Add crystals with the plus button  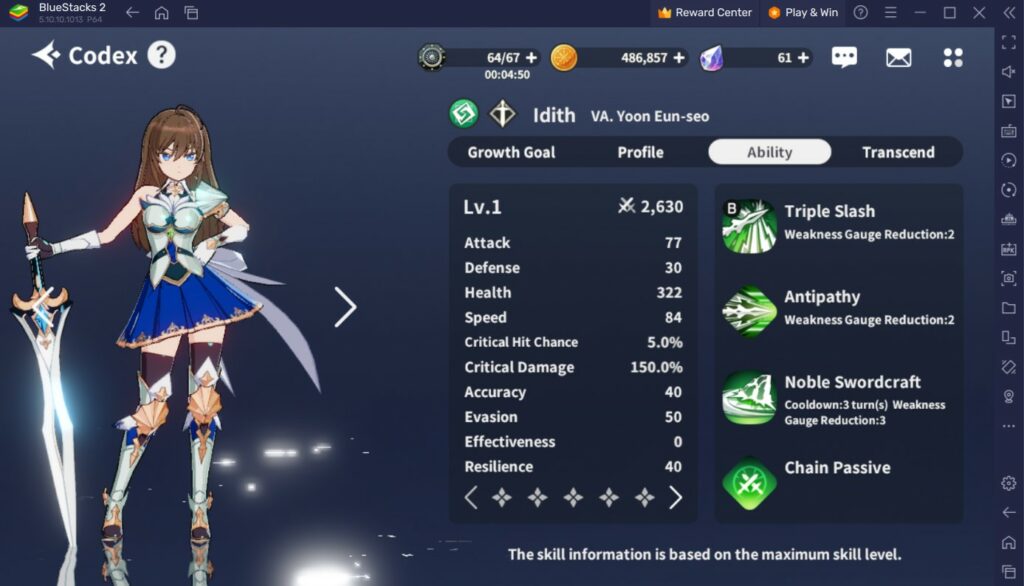[x=804, y=58]
